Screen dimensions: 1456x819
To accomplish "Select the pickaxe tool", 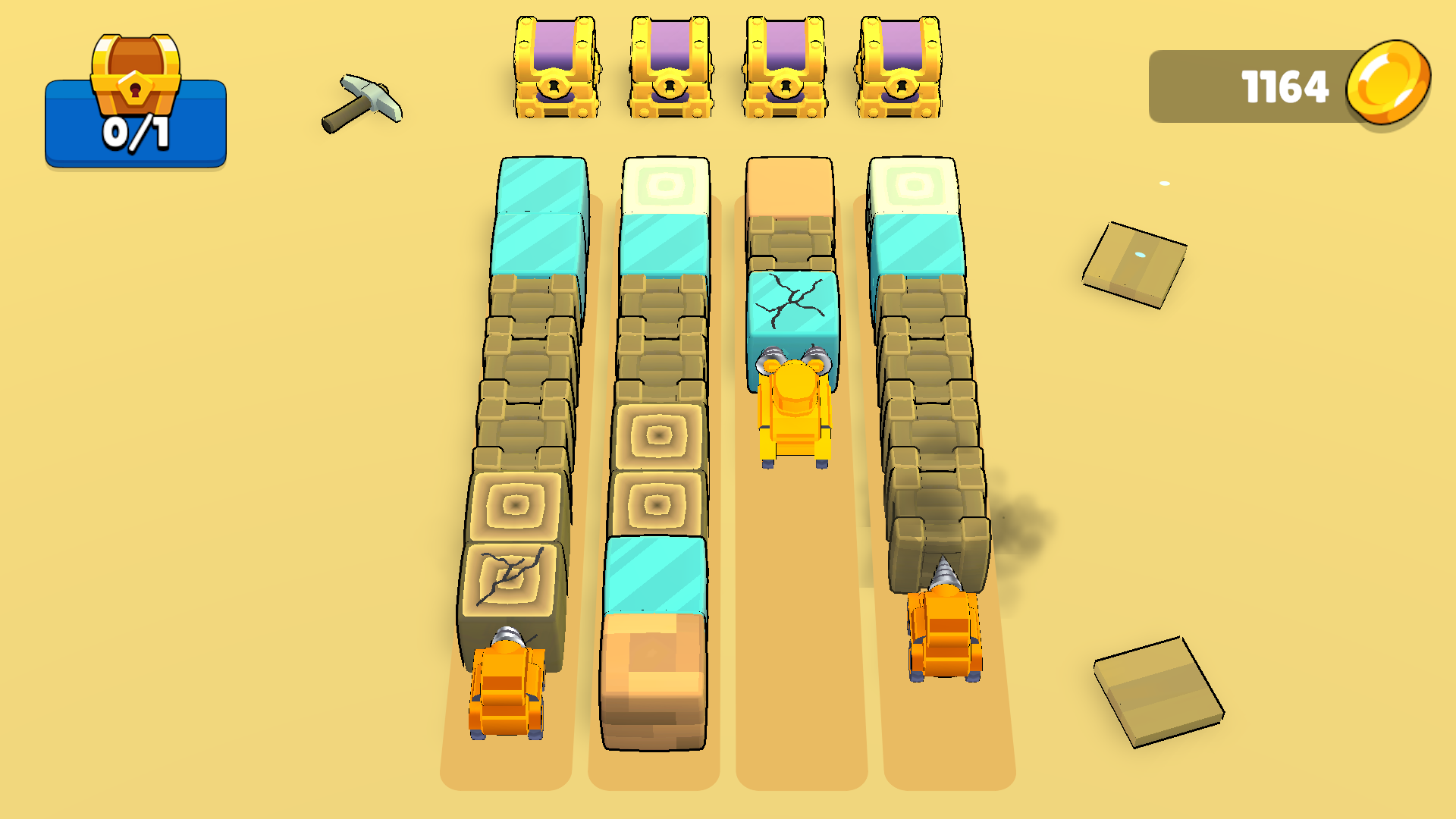I will (364, 102).
